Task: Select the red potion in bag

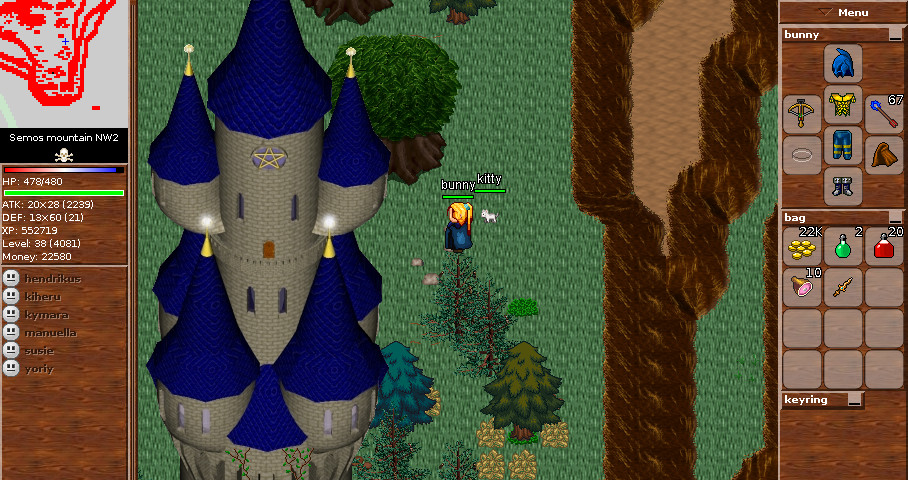Action: 884,247
